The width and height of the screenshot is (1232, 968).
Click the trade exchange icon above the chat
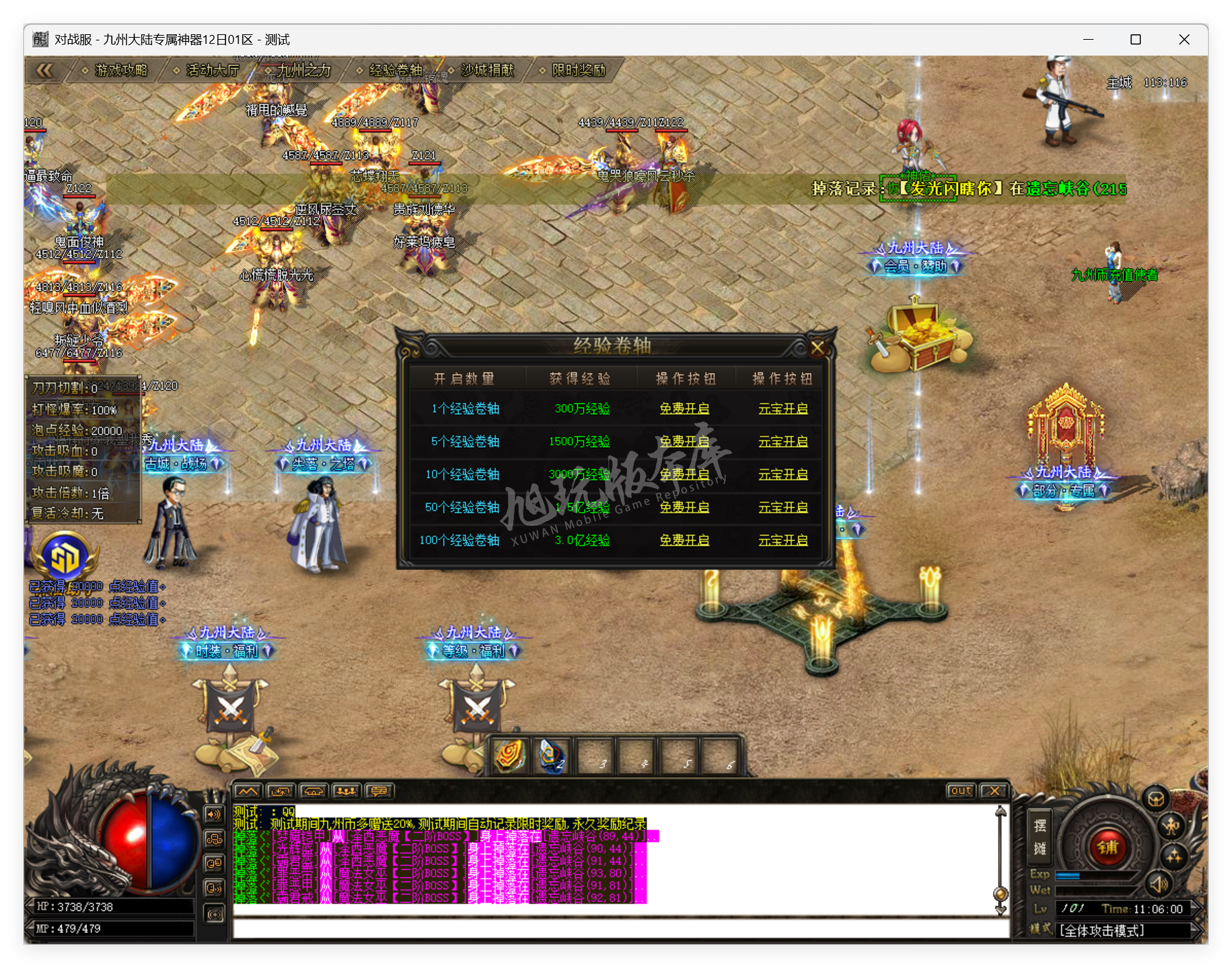coord(281,792)
